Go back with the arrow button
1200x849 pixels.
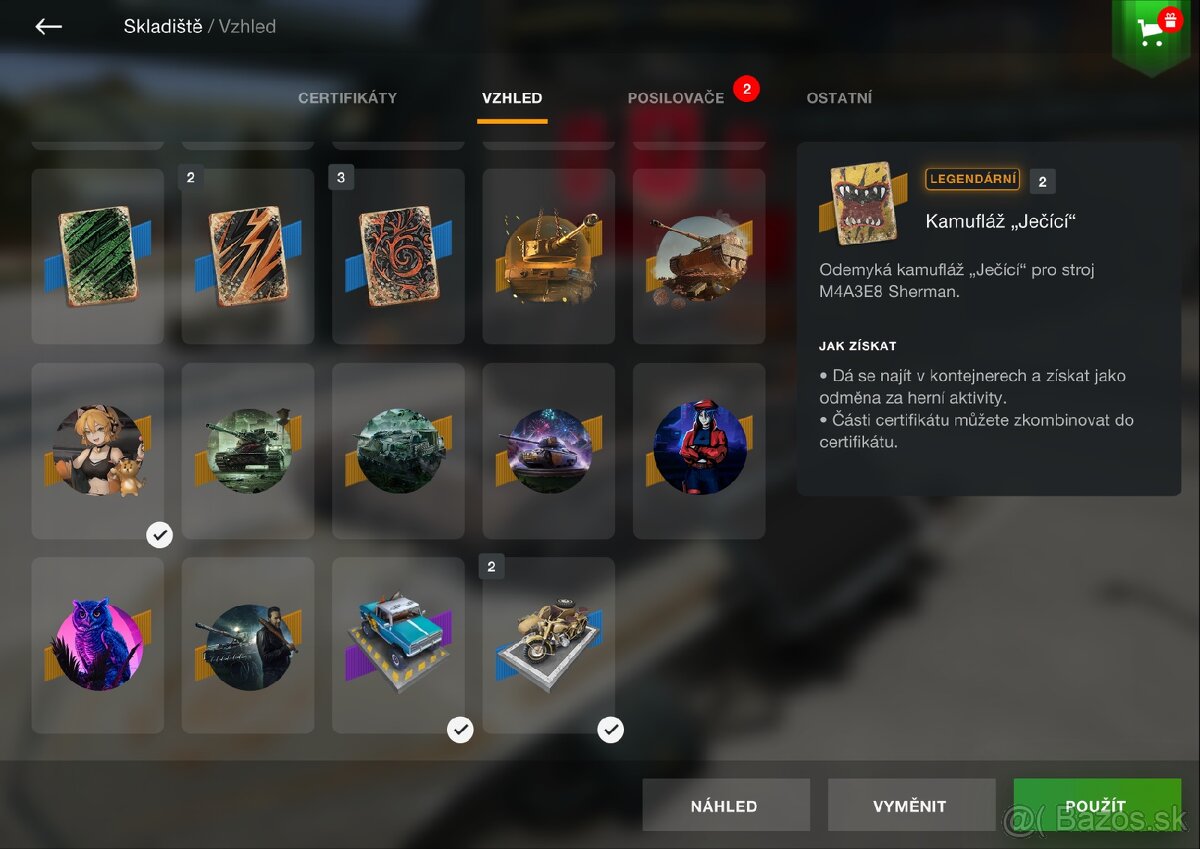pos(48,27)
